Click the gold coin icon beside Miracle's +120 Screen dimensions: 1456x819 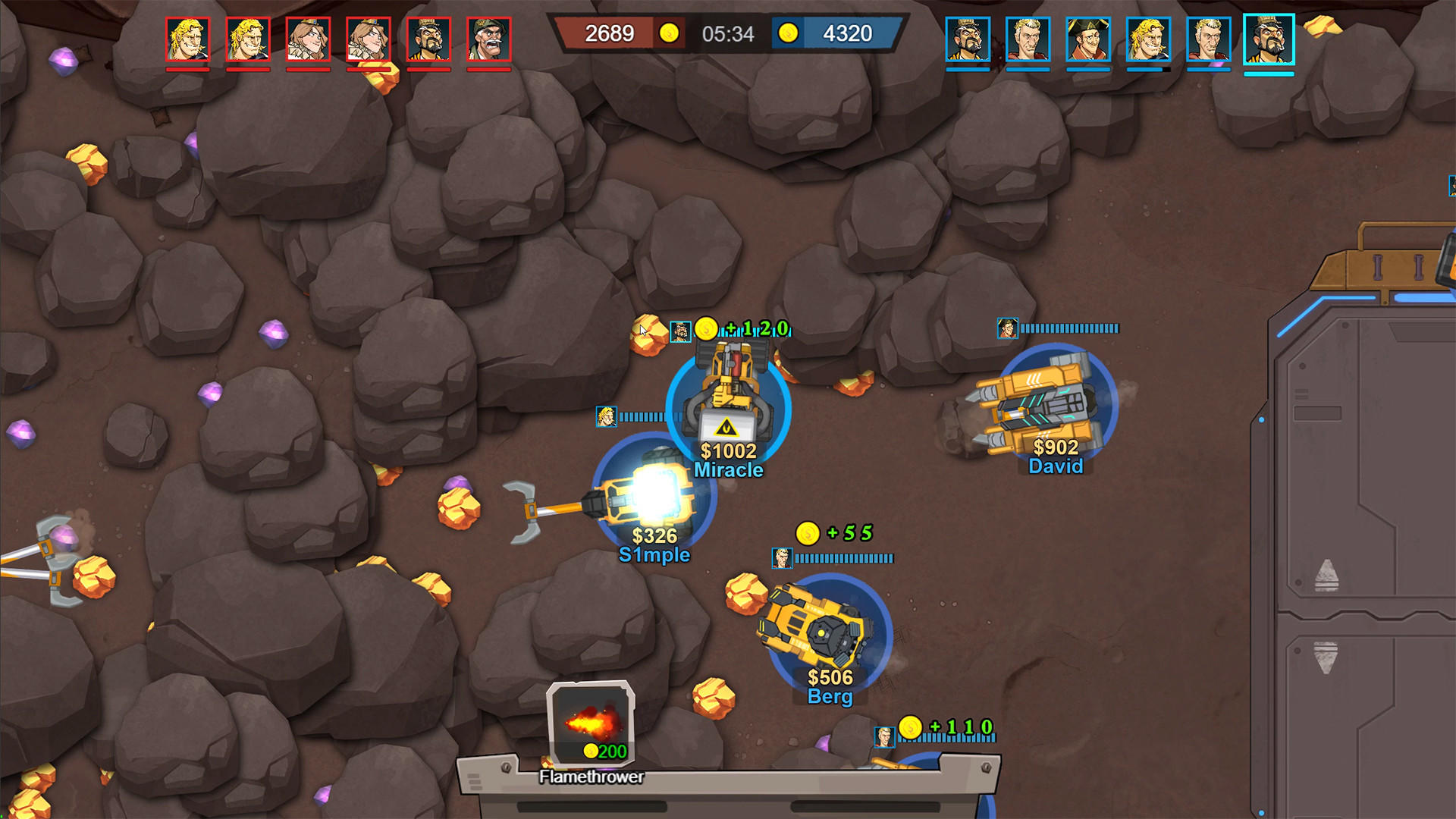(x=707, y=329)
